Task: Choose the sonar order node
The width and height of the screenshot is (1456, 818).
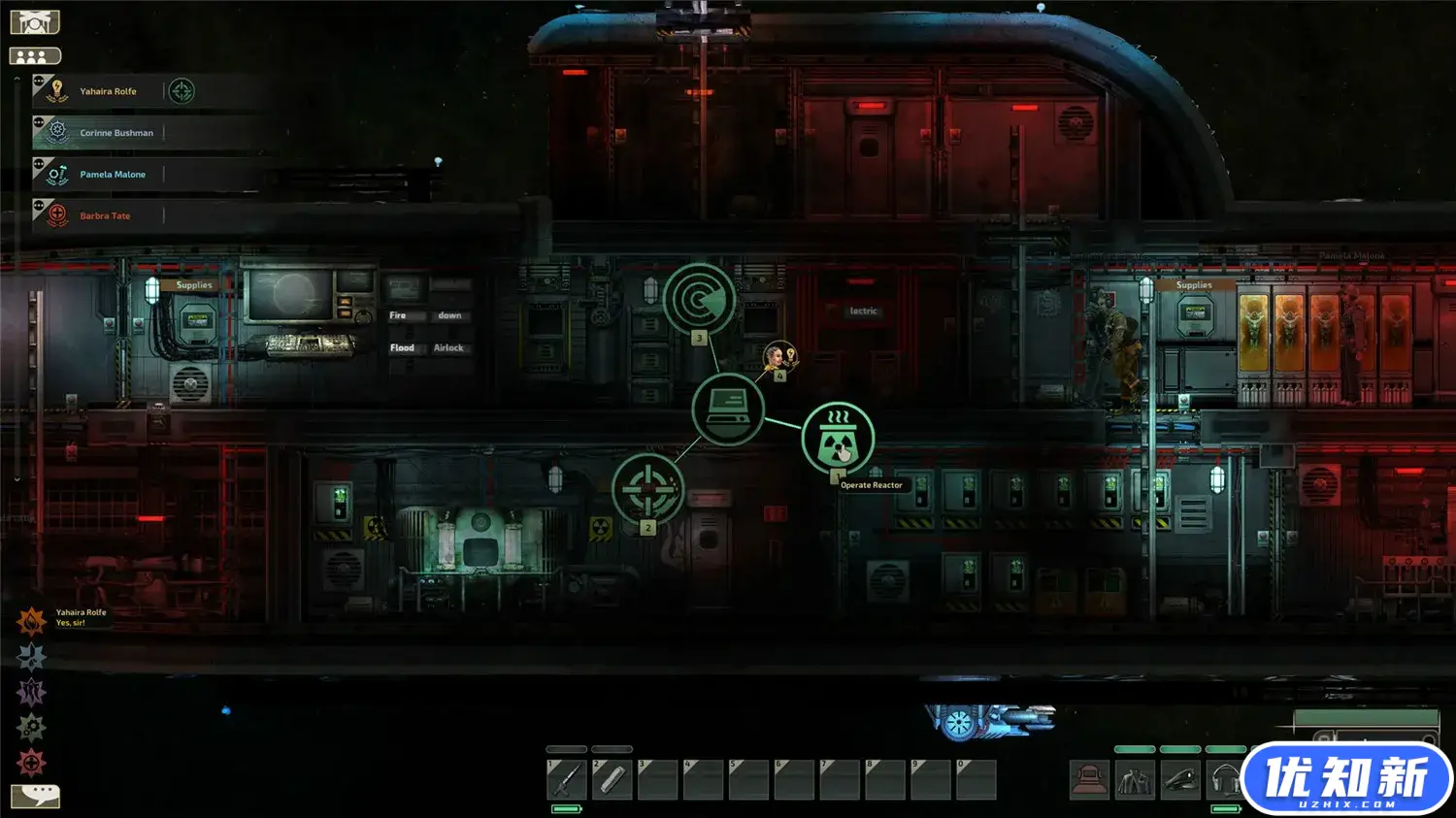Action: (x=699, y=299)
